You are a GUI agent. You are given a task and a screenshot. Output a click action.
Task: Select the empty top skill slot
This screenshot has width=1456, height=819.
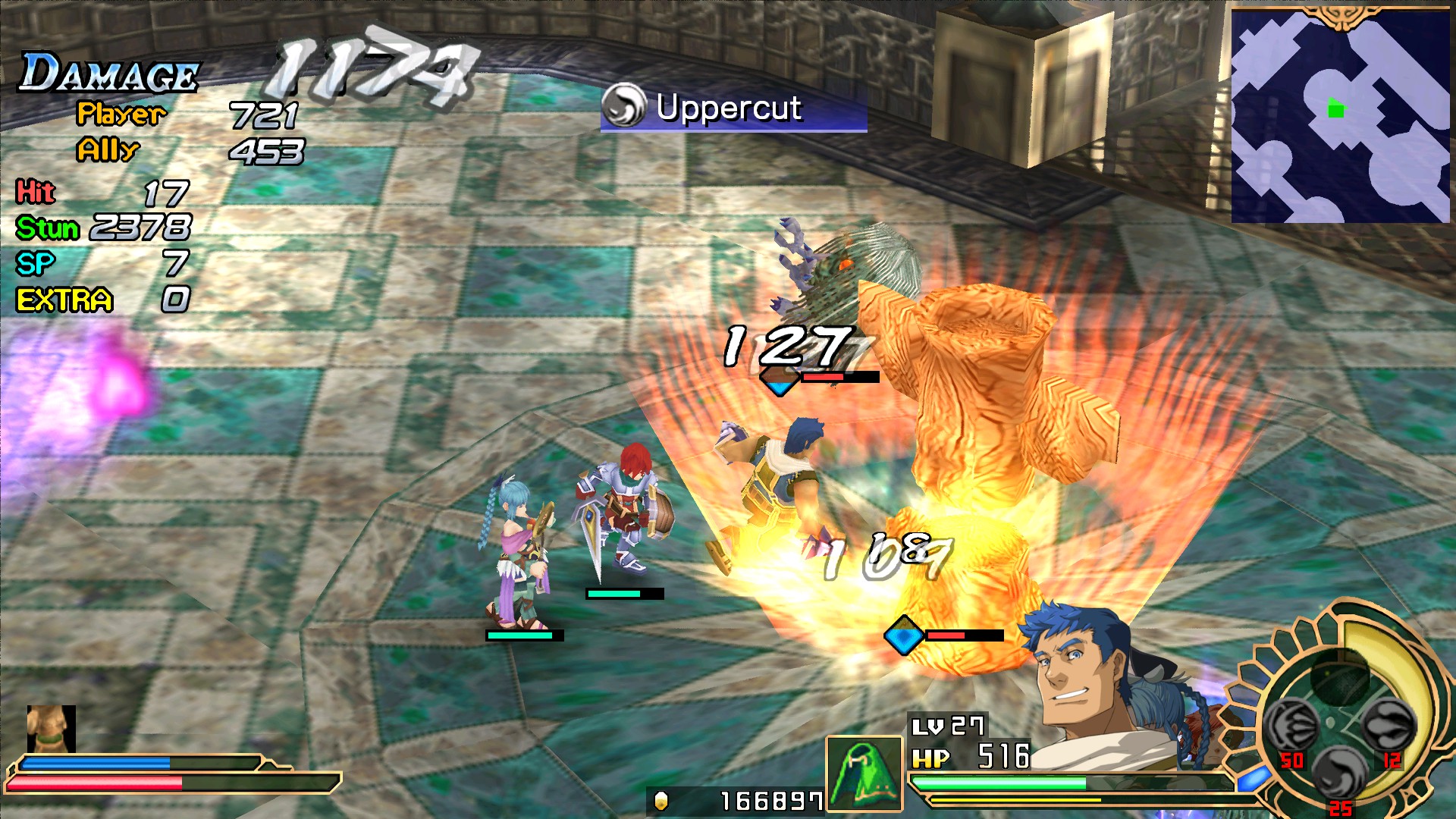click(1339, 676)
